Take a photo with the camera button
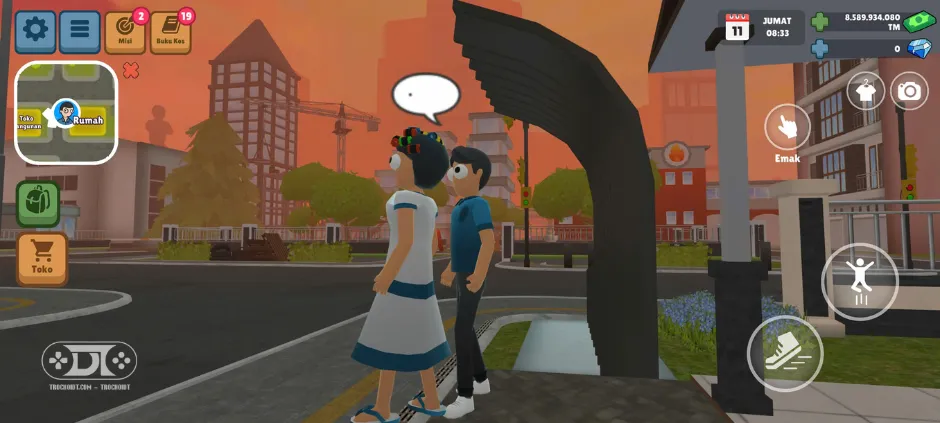This screenshot has width=940, height=423. point(909,91)
